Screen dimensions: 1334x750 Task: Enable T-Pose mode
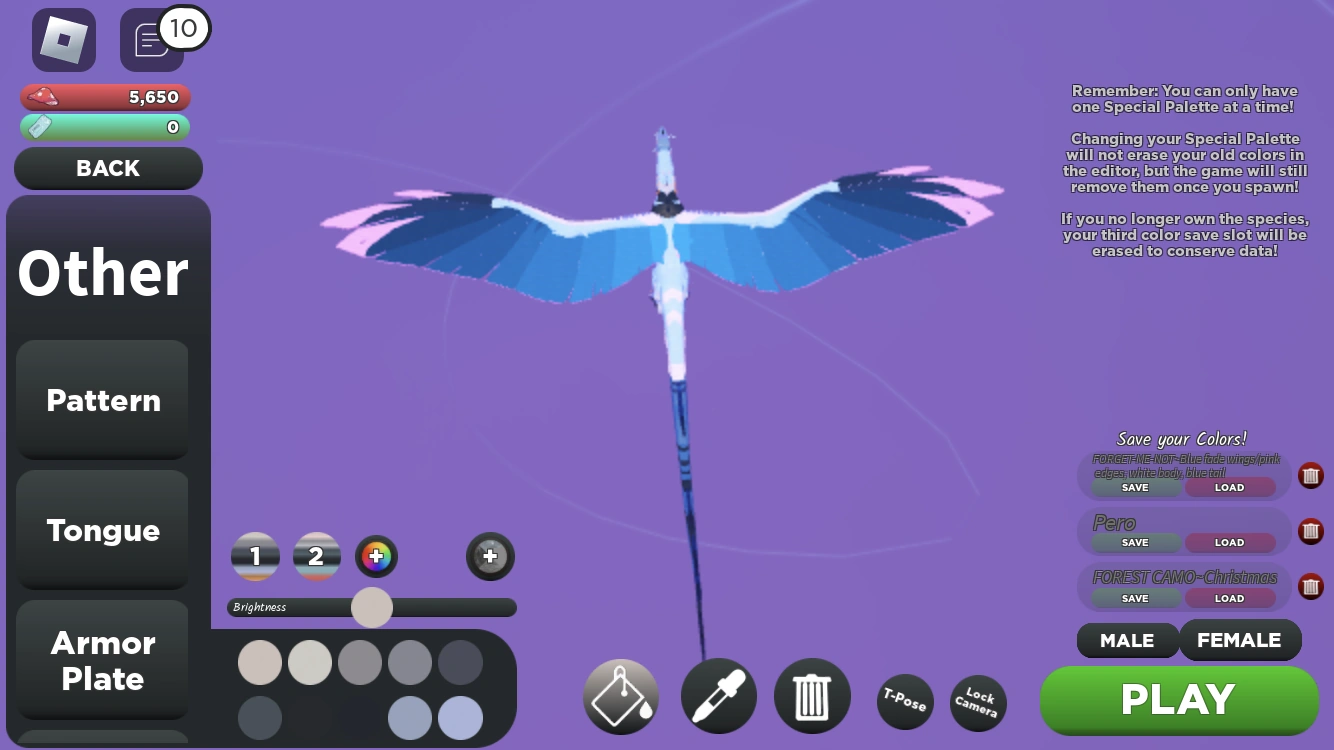[x=904, y=704]
